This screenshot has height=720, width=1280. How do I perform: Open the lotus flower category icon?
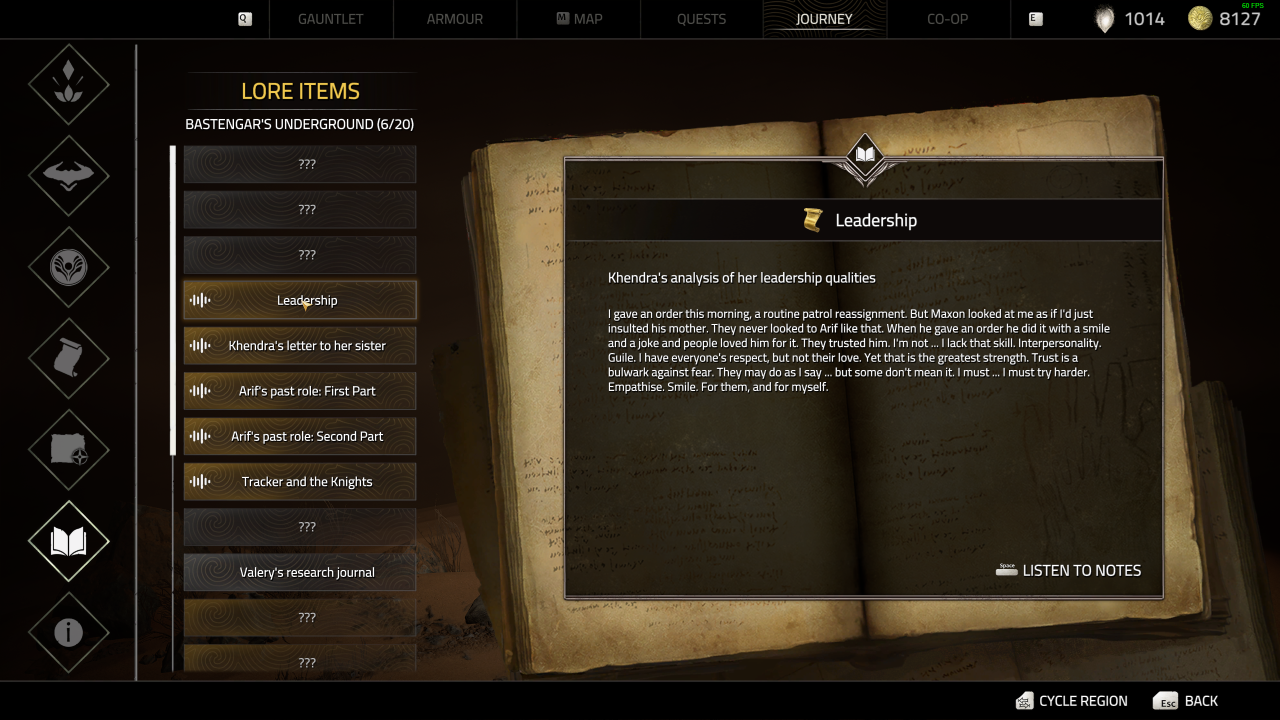69,84
